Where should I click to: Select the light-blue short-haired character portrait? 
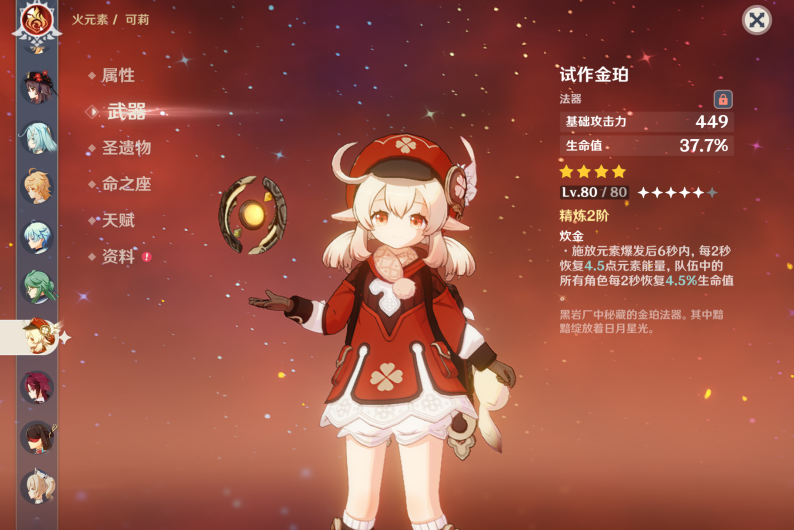point(38,237)
